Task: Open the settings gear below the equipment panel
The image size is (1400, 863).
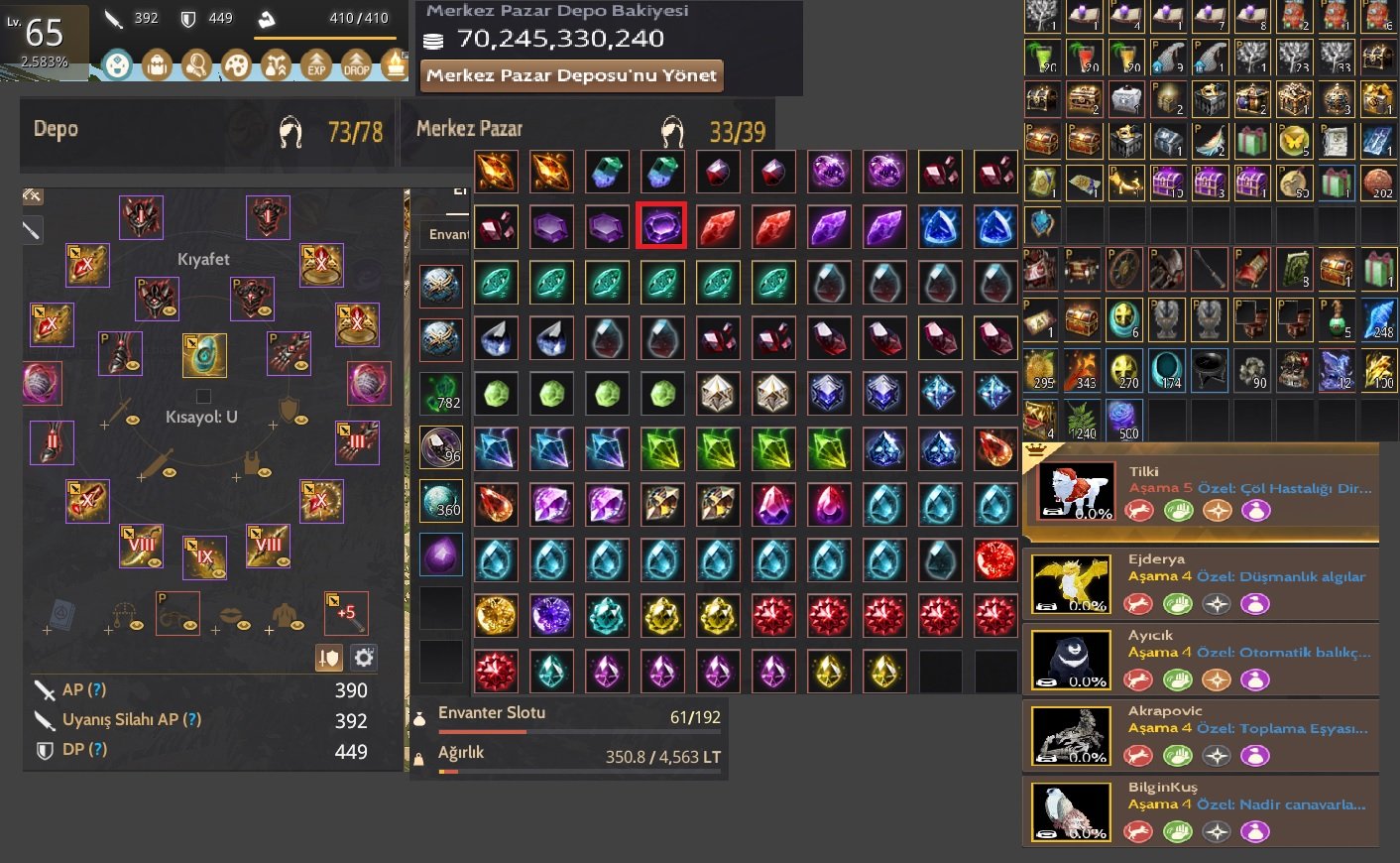Action: (363, 657)
